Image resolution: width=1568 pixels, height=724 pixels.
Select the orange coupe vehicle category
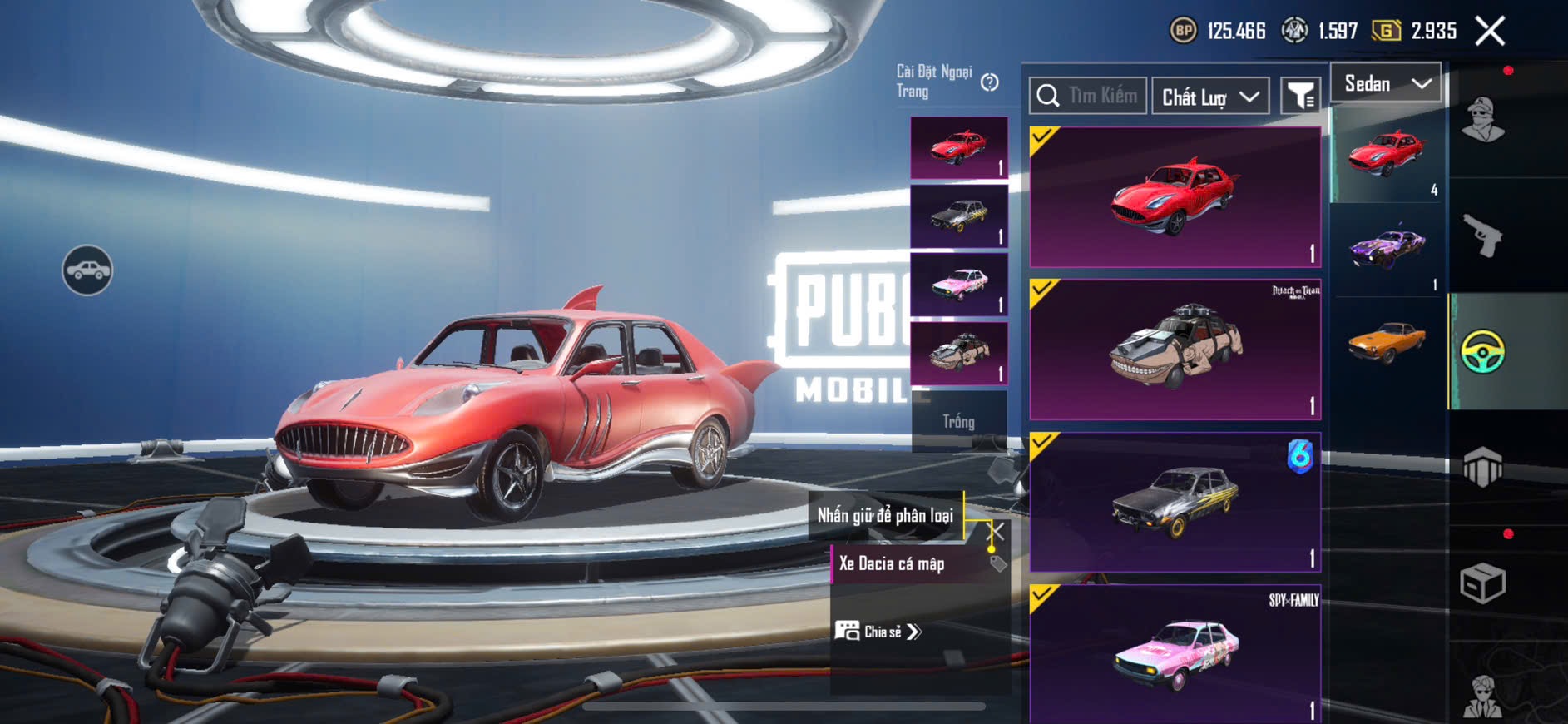[1387, 342]
